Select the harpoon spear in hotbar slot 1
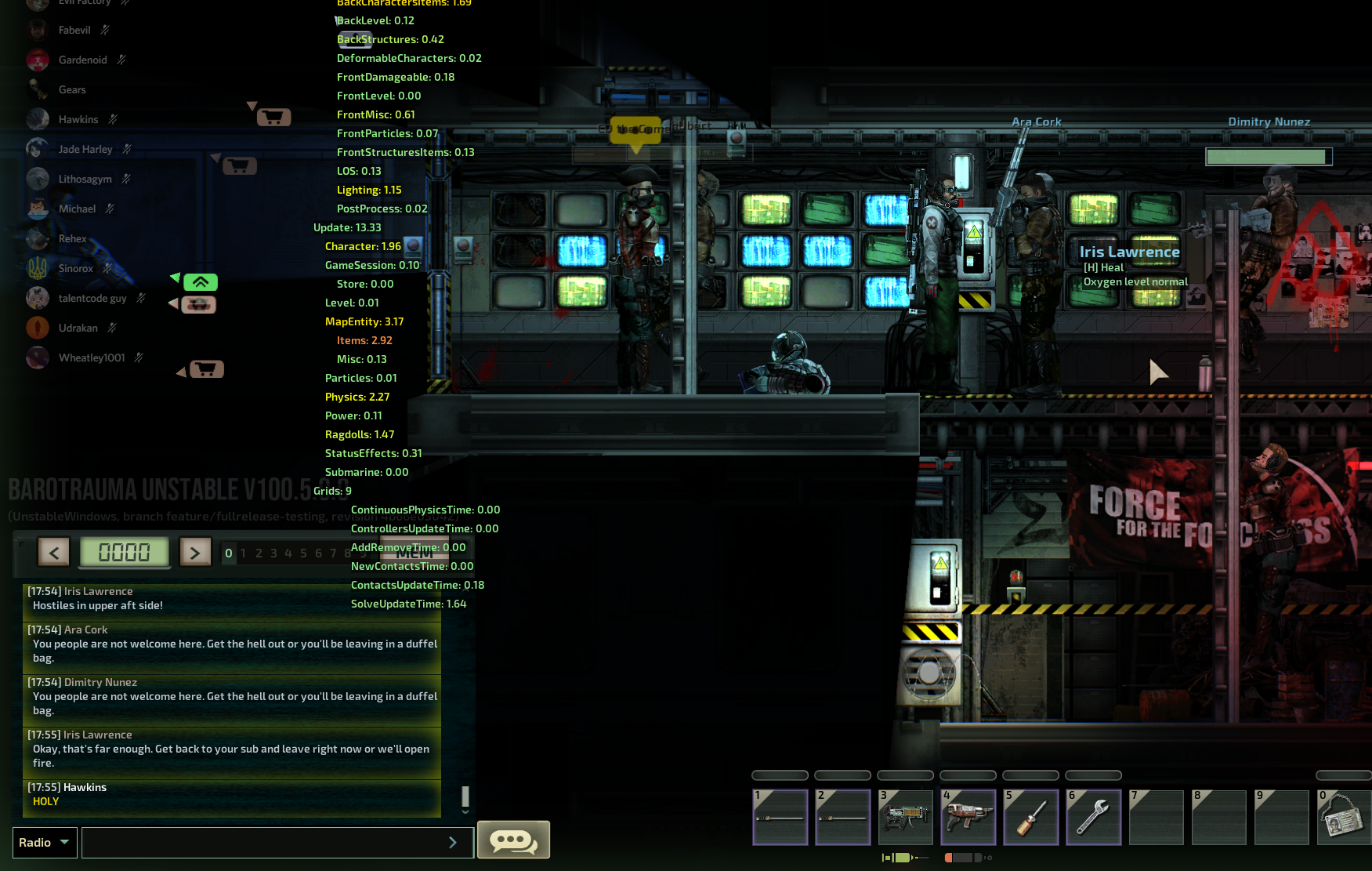The width and height of the screenshot is (1372, 871). click(x=780, y=817)
